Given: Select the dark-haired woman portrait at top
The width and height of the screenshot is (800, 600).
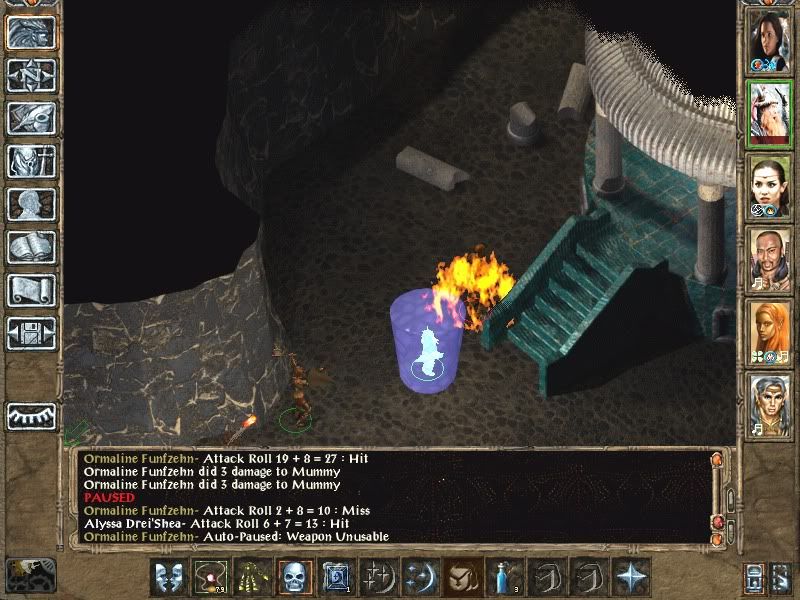Looking at the screenshot, I should [x=769, y=40].
